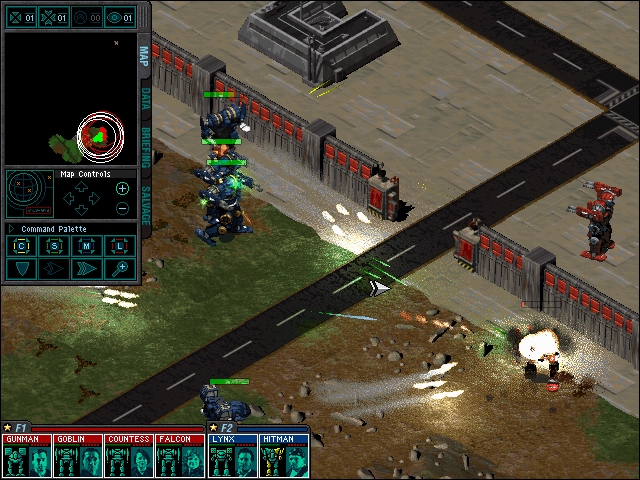Choose the M command palette button
Viewport: 640px width, 480px height.
point(87,246)
